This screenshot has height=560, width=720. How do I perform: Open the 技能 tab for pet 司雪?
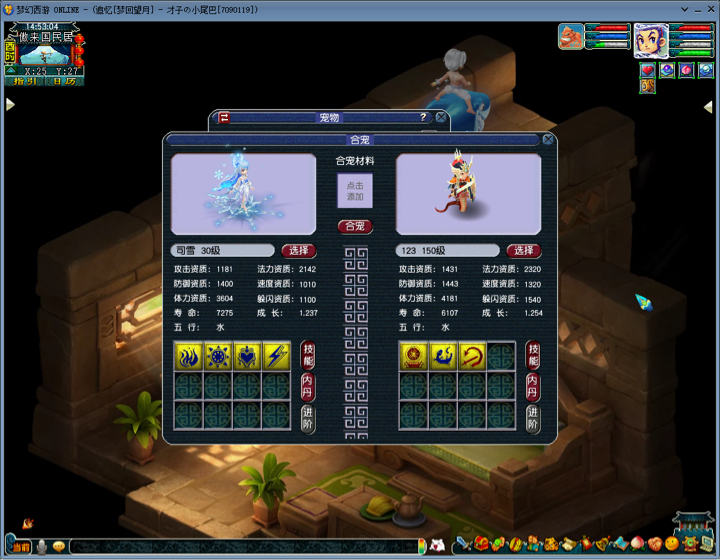point(308,356)
